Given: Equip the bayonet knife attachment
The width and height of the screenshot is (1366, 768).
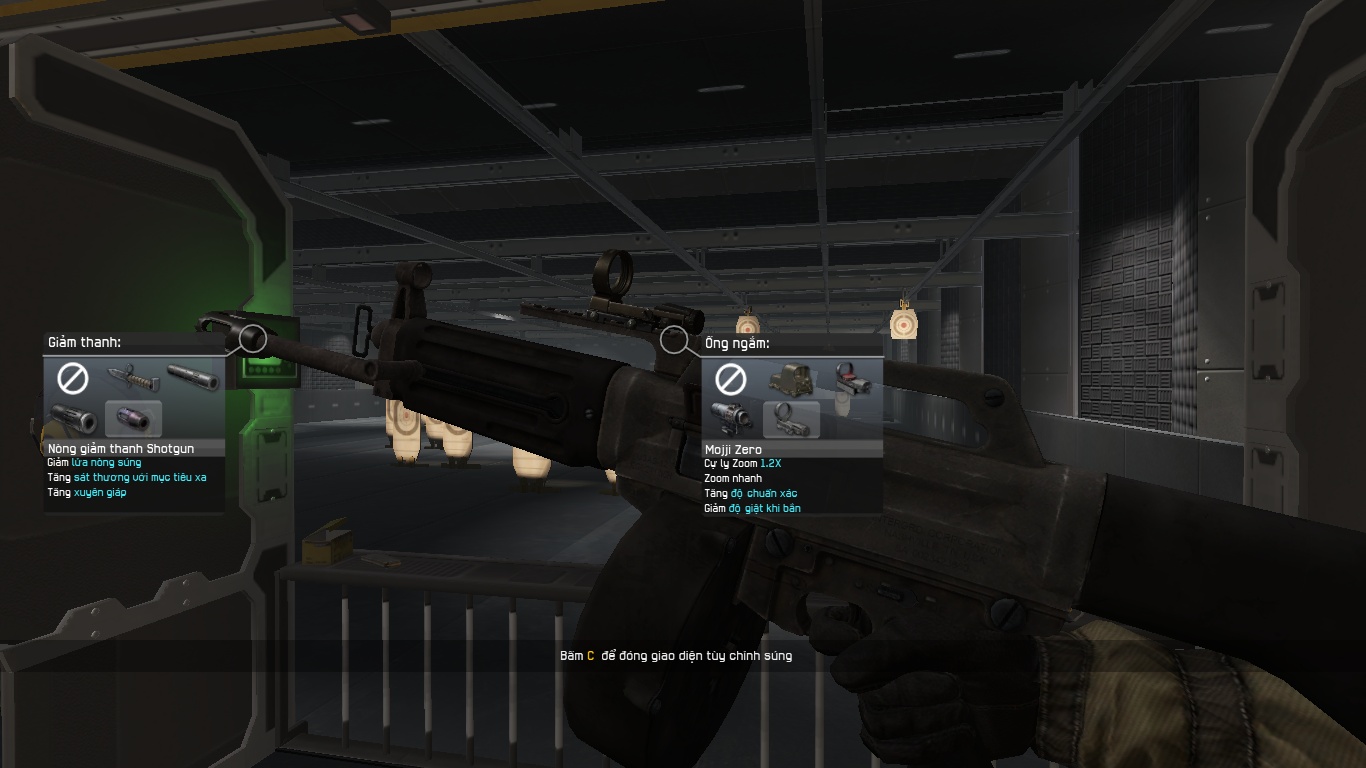Looking at the screenshot, I should (134, 378).
